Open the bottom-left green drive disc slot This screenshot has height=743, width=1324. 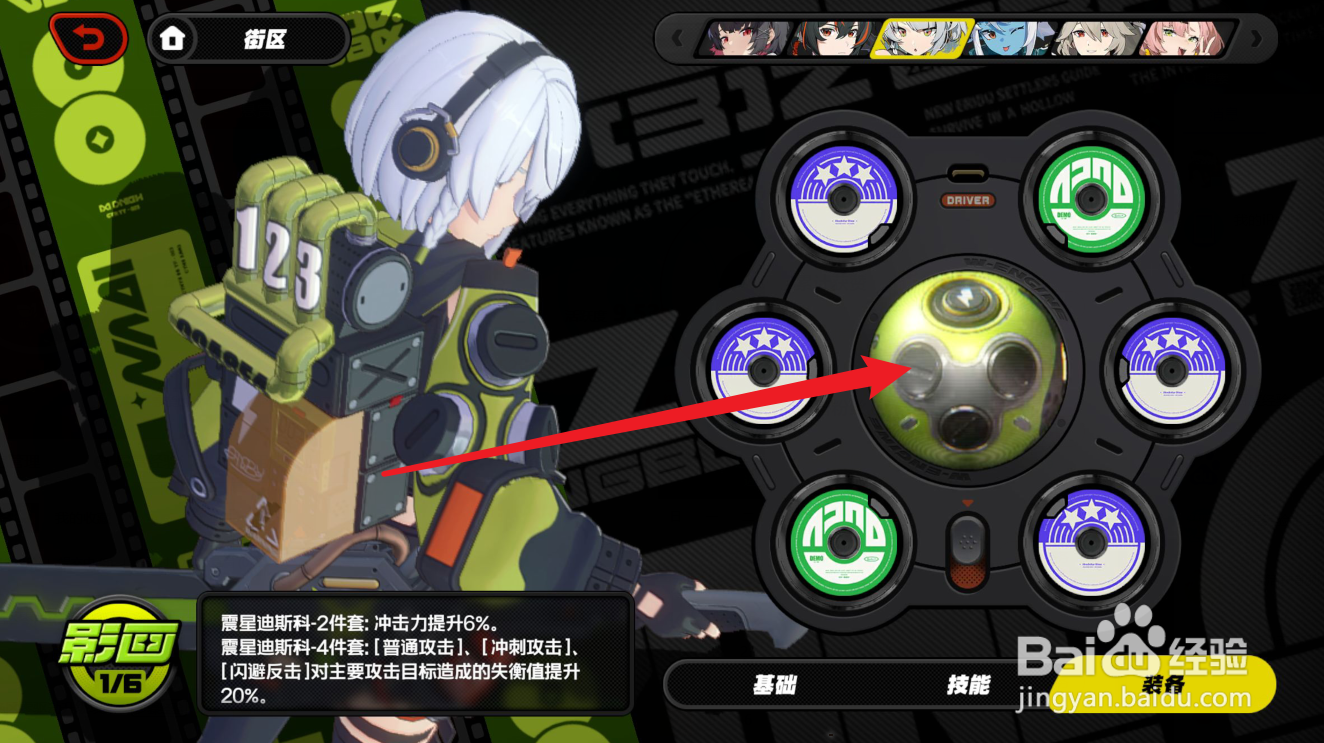click(843, 542)
